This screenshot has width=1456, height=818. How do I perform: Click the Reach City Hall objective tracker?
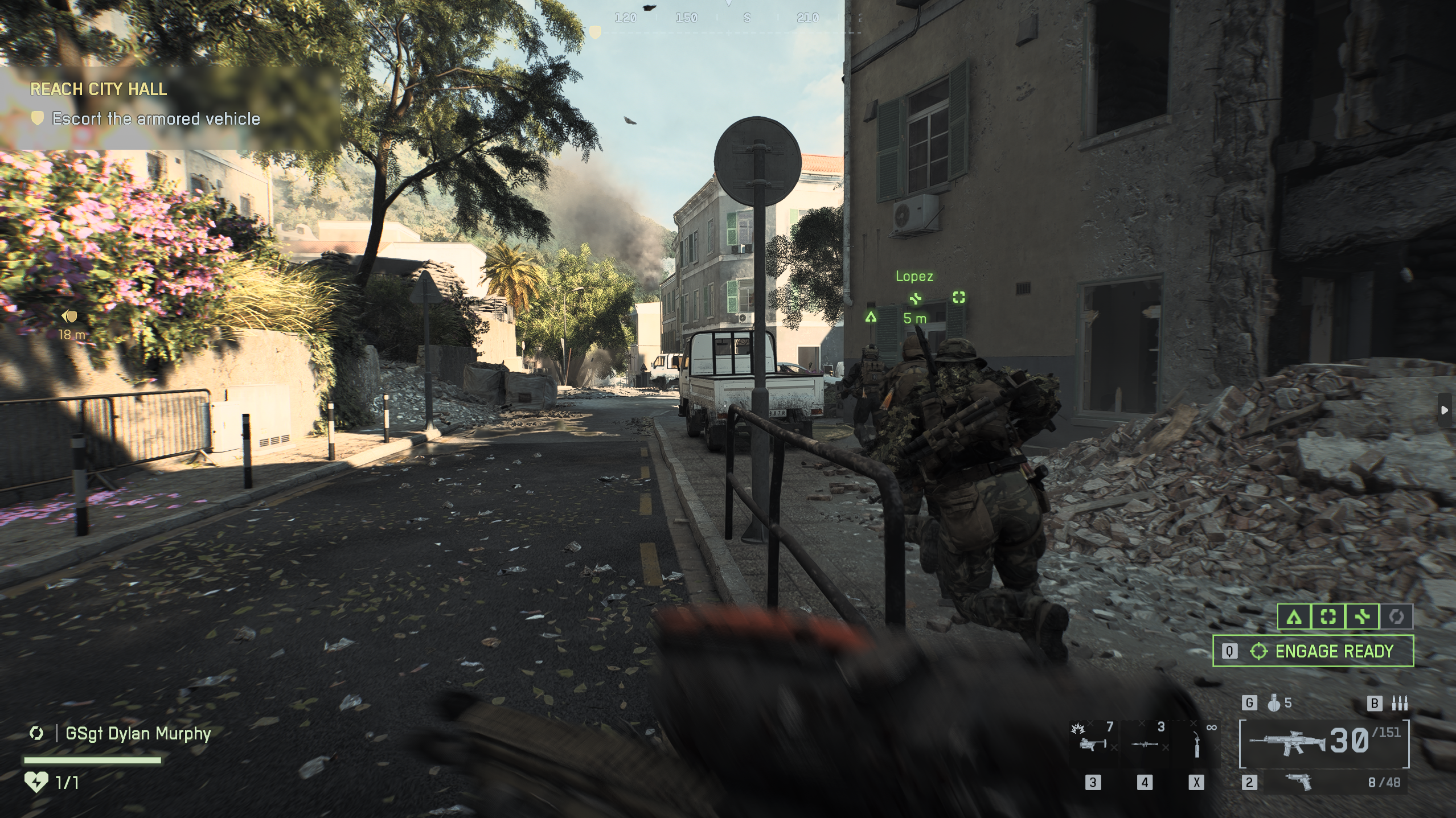click(98, 89)
